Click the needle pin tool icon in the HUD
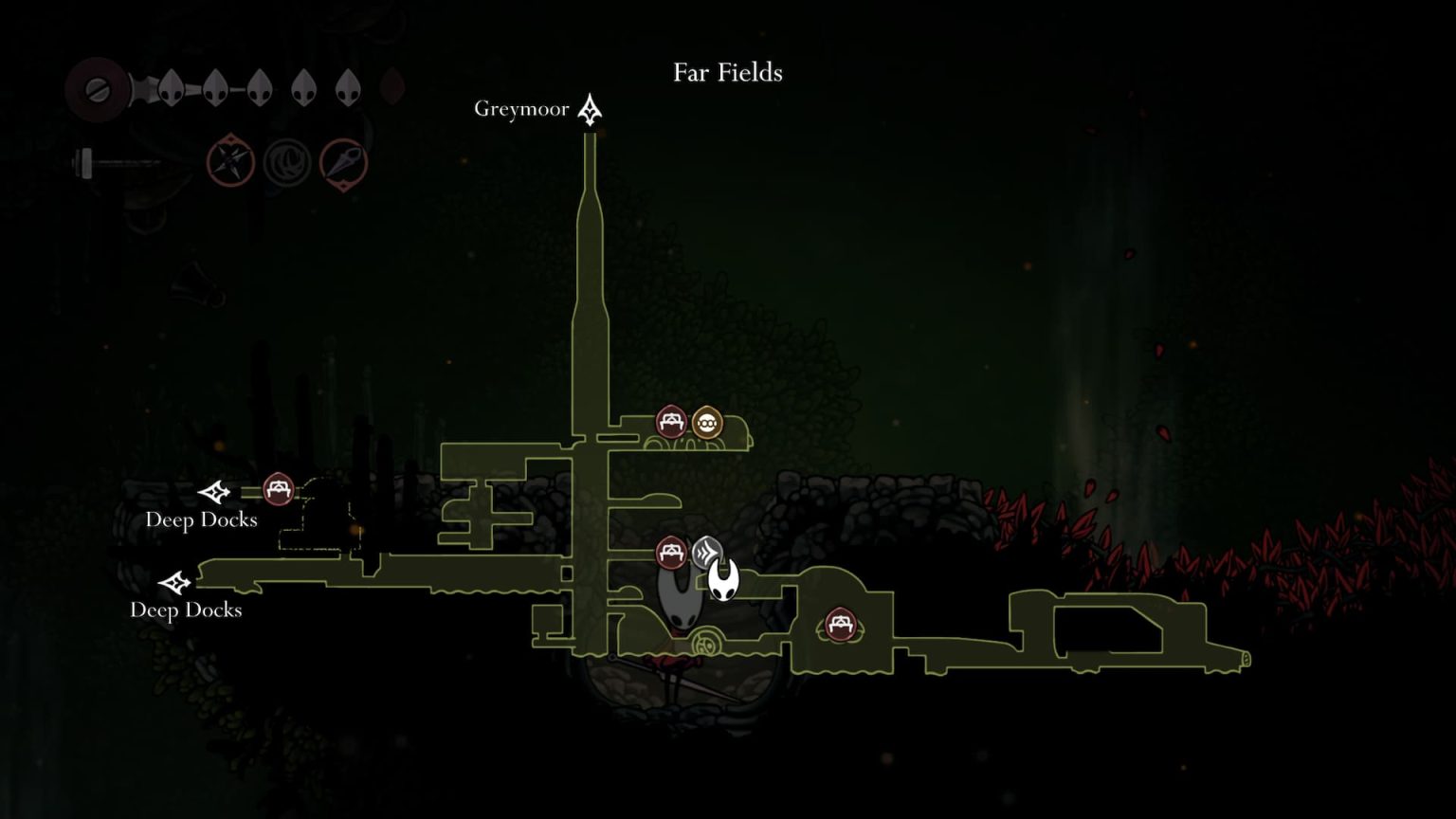The width and height of the screenshot is (1456, 819). 343,161
